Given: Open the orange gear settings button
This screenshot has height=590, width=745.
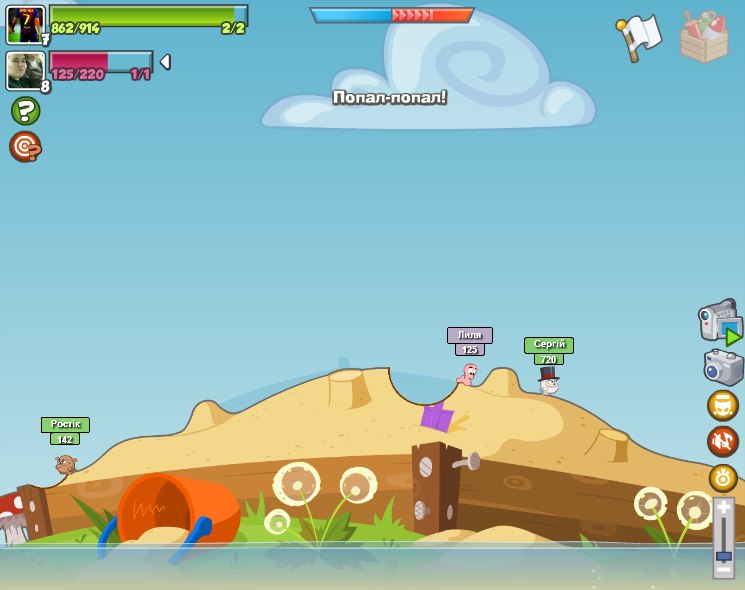Looking at the screenshot, I should 722,477.
